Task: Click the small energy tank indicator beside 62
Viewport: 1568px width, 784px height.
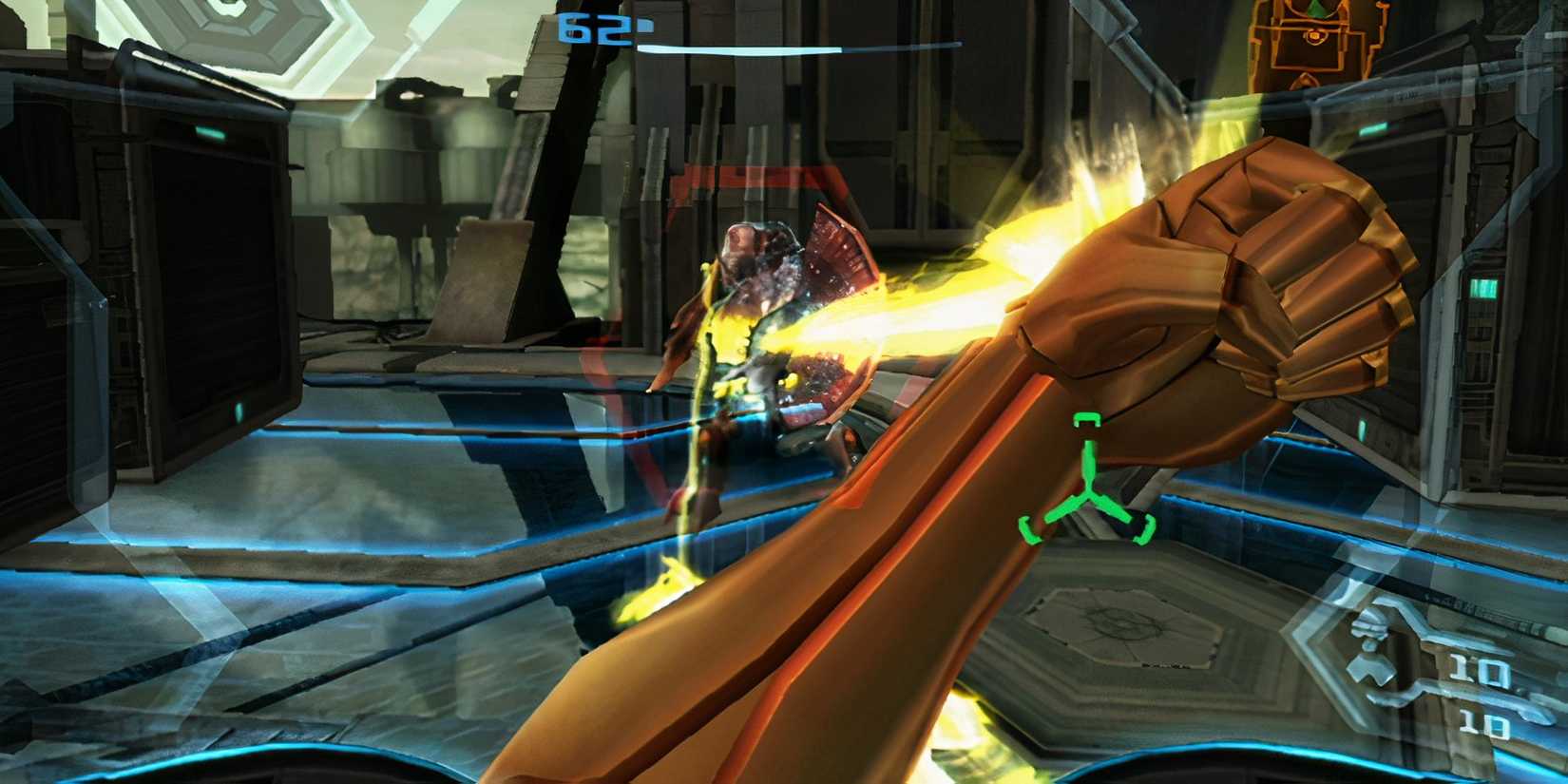Action: [x=646, y=25]
